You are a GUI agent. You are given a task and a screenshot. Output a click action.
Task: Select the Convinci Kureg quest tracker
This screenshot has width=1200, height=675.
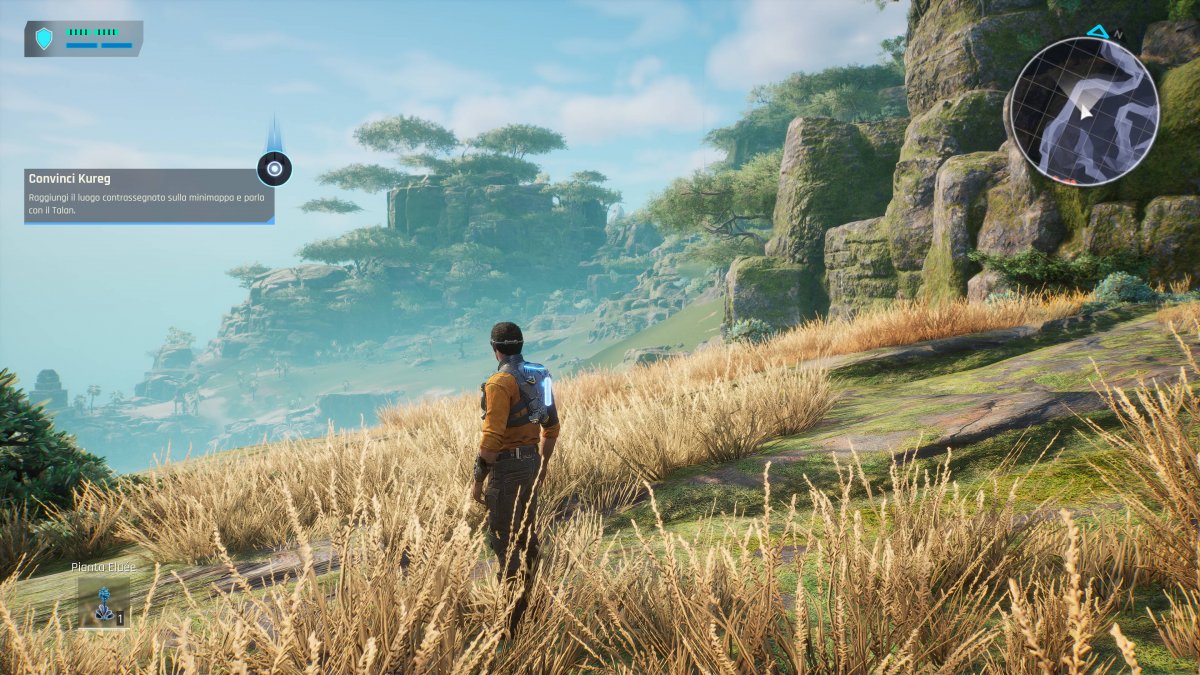[x=149, y=195]
